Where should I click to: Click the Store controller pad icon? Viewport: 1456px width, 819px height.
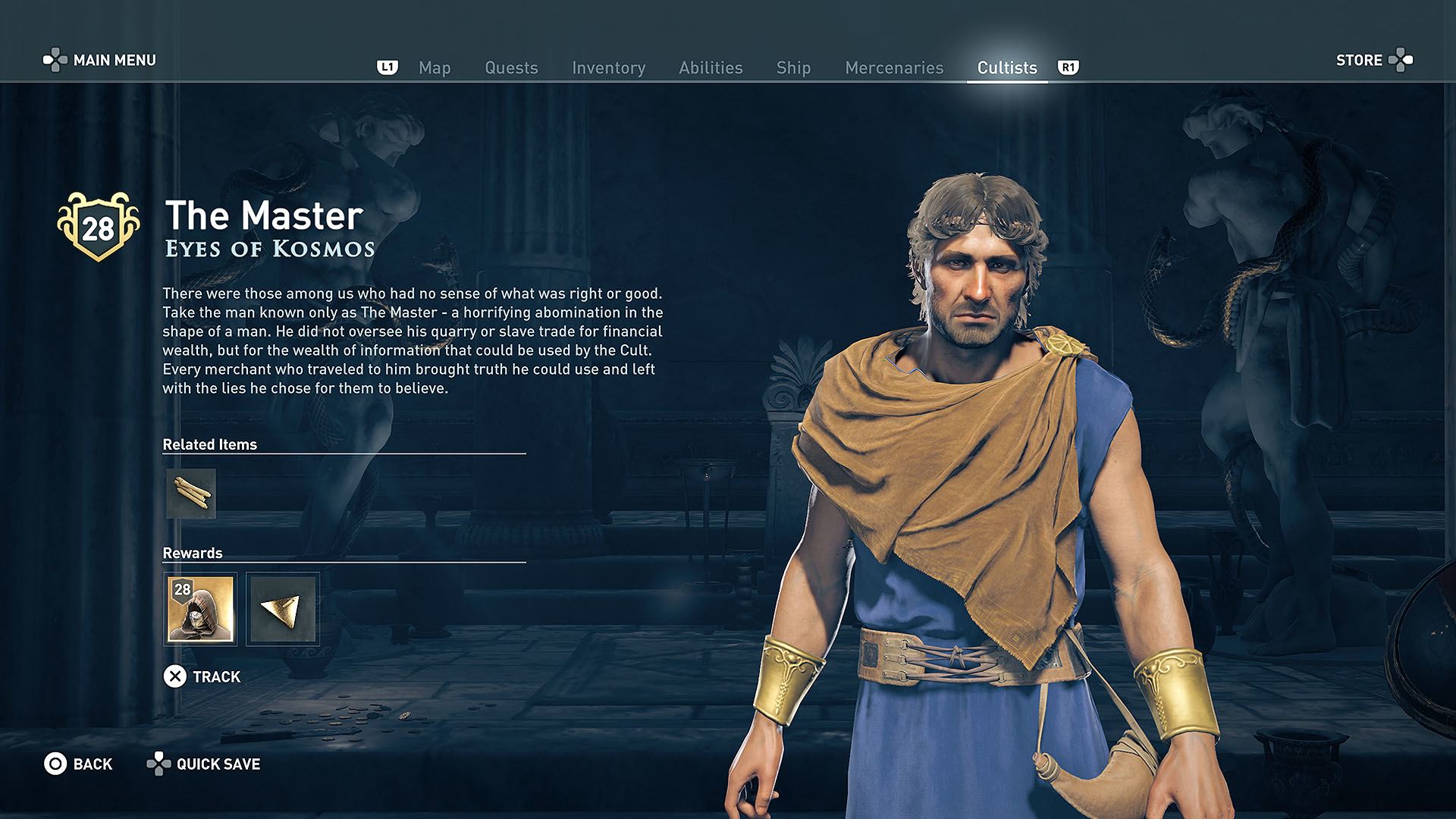coord(1399,60)
